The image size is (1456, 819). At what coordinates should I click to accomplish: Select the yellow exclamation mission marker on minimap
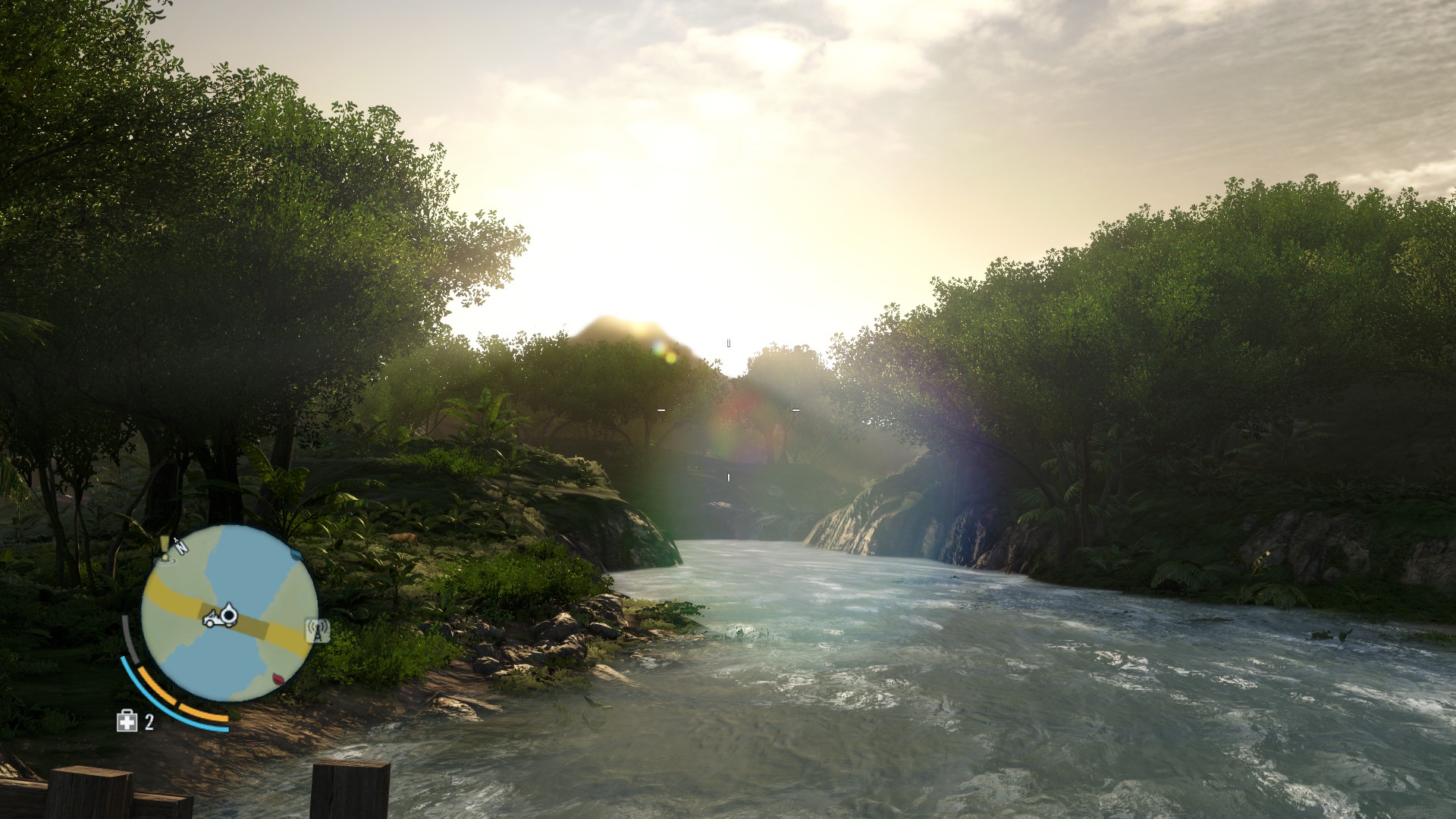(x=164, y=548)
